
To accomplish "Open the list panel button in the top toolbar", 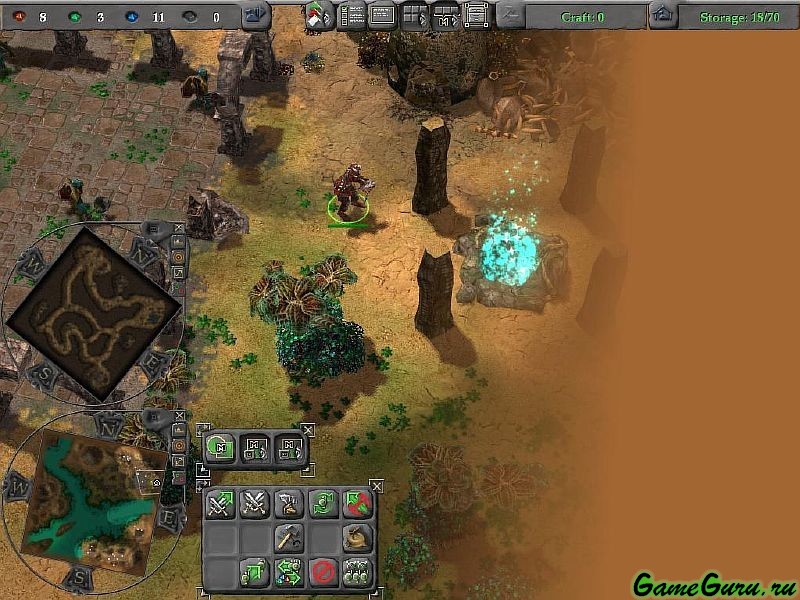I will tap(351, 15).
